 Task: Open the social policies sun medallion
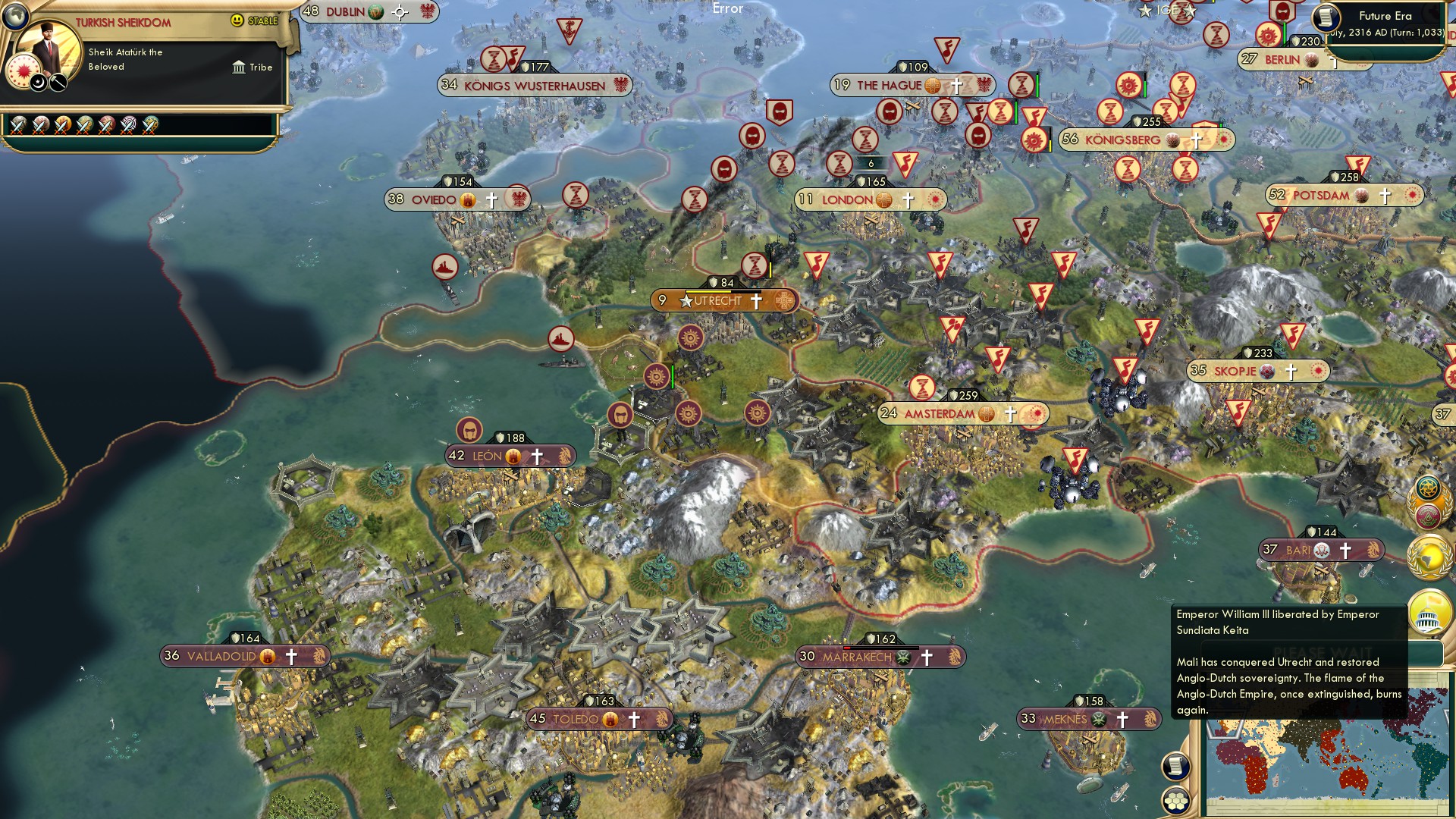click(x=1429, y=488)
